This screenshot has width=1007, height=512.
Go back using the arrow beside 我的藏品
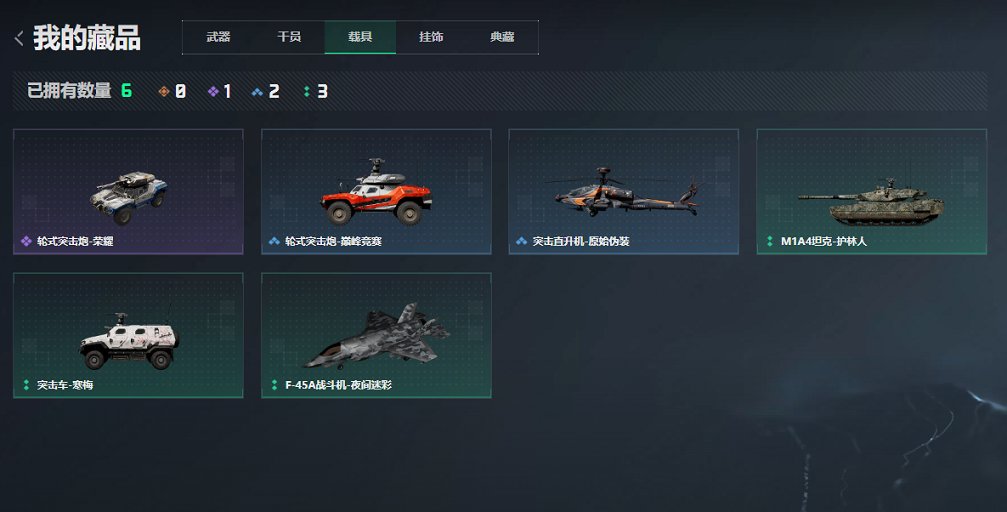point(18,39)
